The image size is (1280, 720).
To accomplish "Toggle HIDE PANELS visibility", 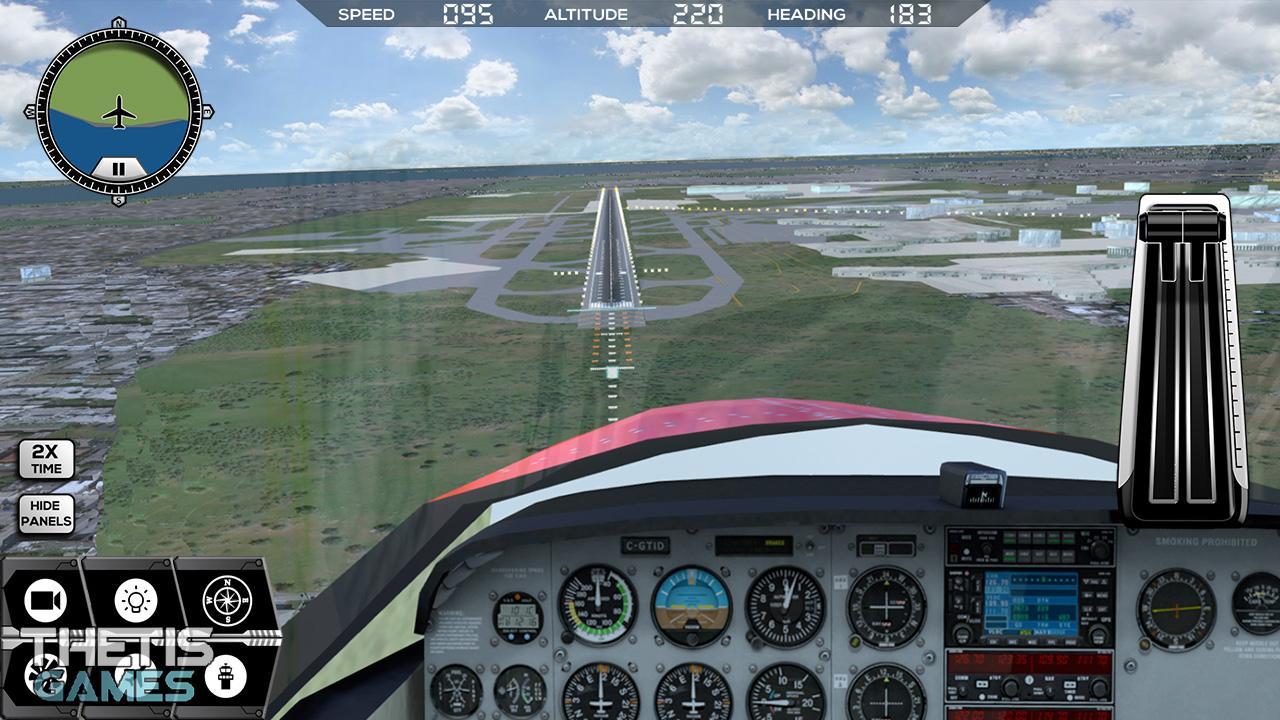I will tap(45, 515).
